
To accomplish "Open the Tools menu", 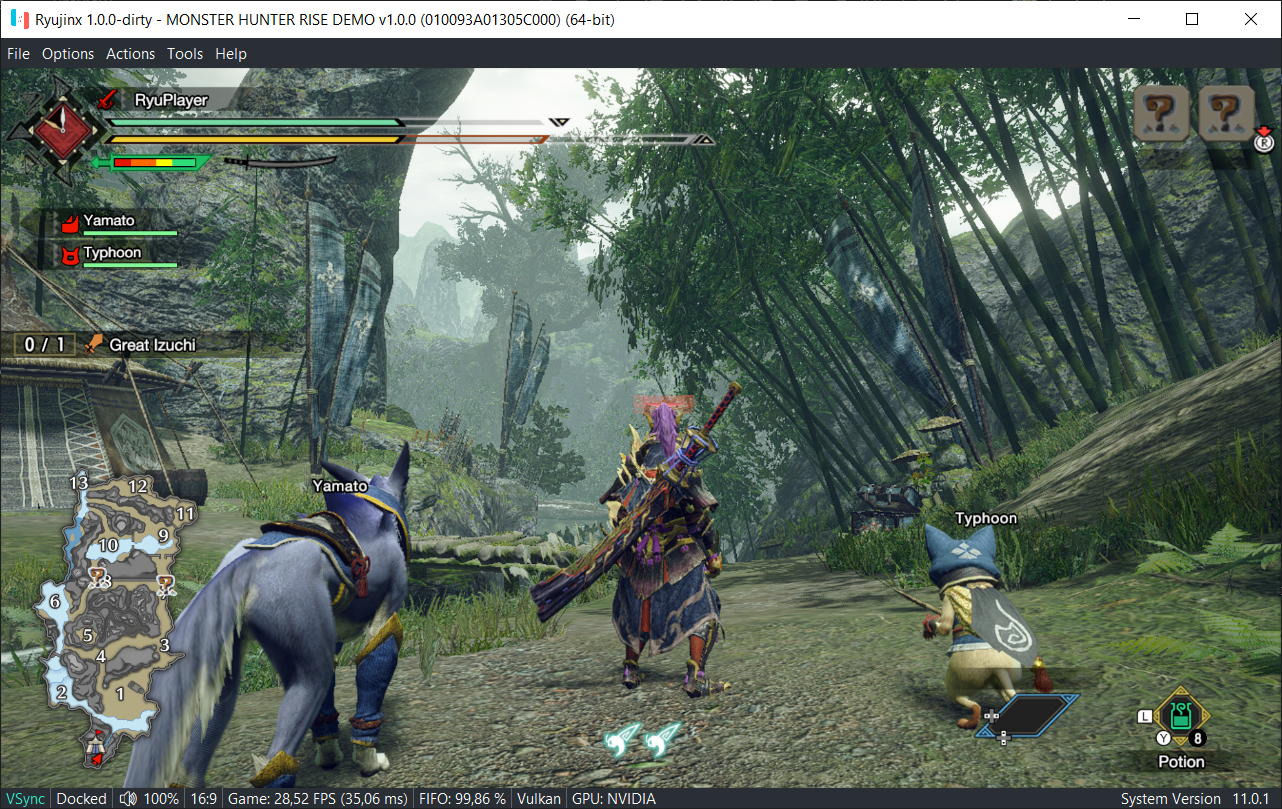I will 185,54.
